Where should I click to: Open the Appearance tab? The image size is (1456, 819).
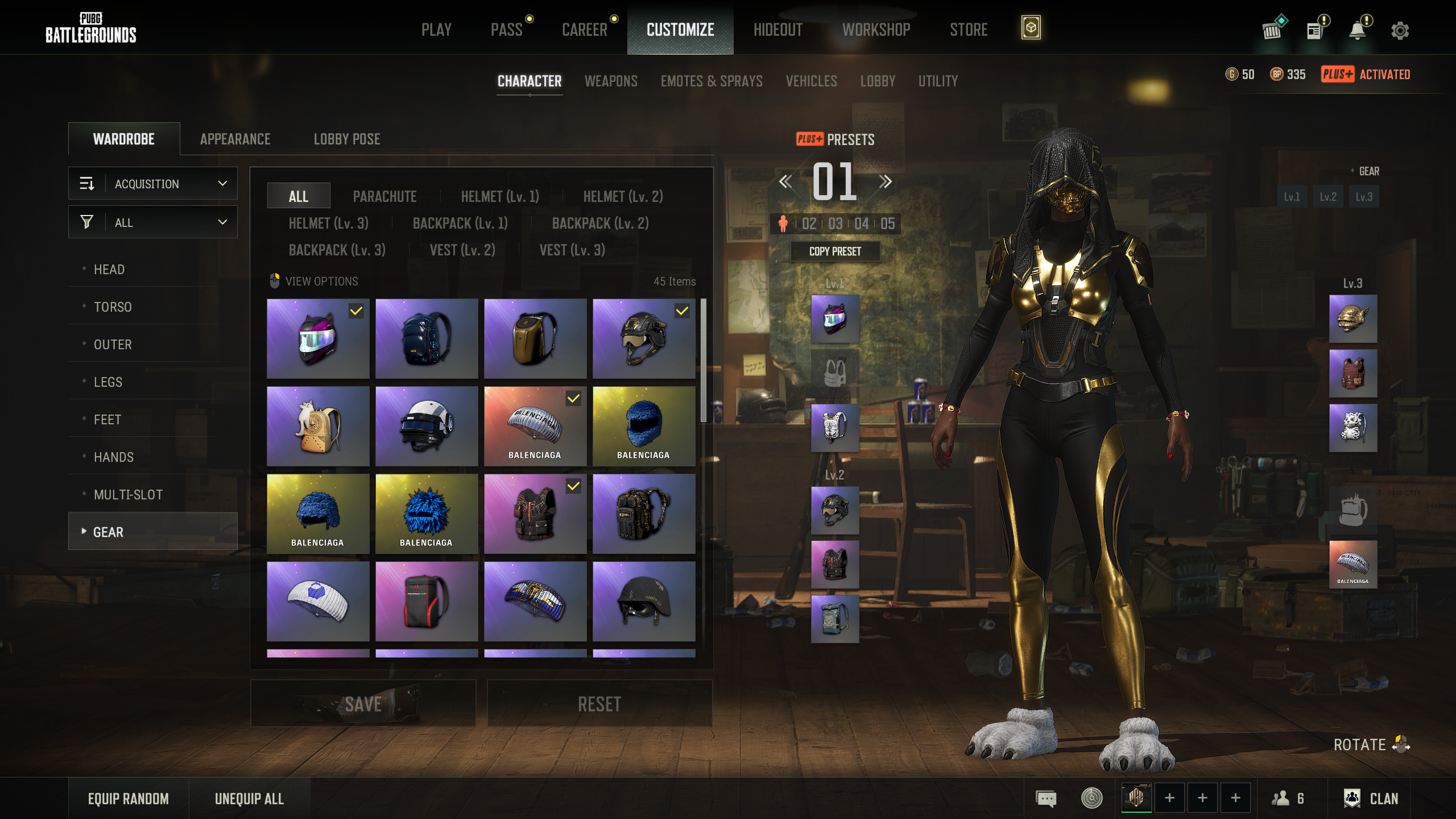[235, 139]
